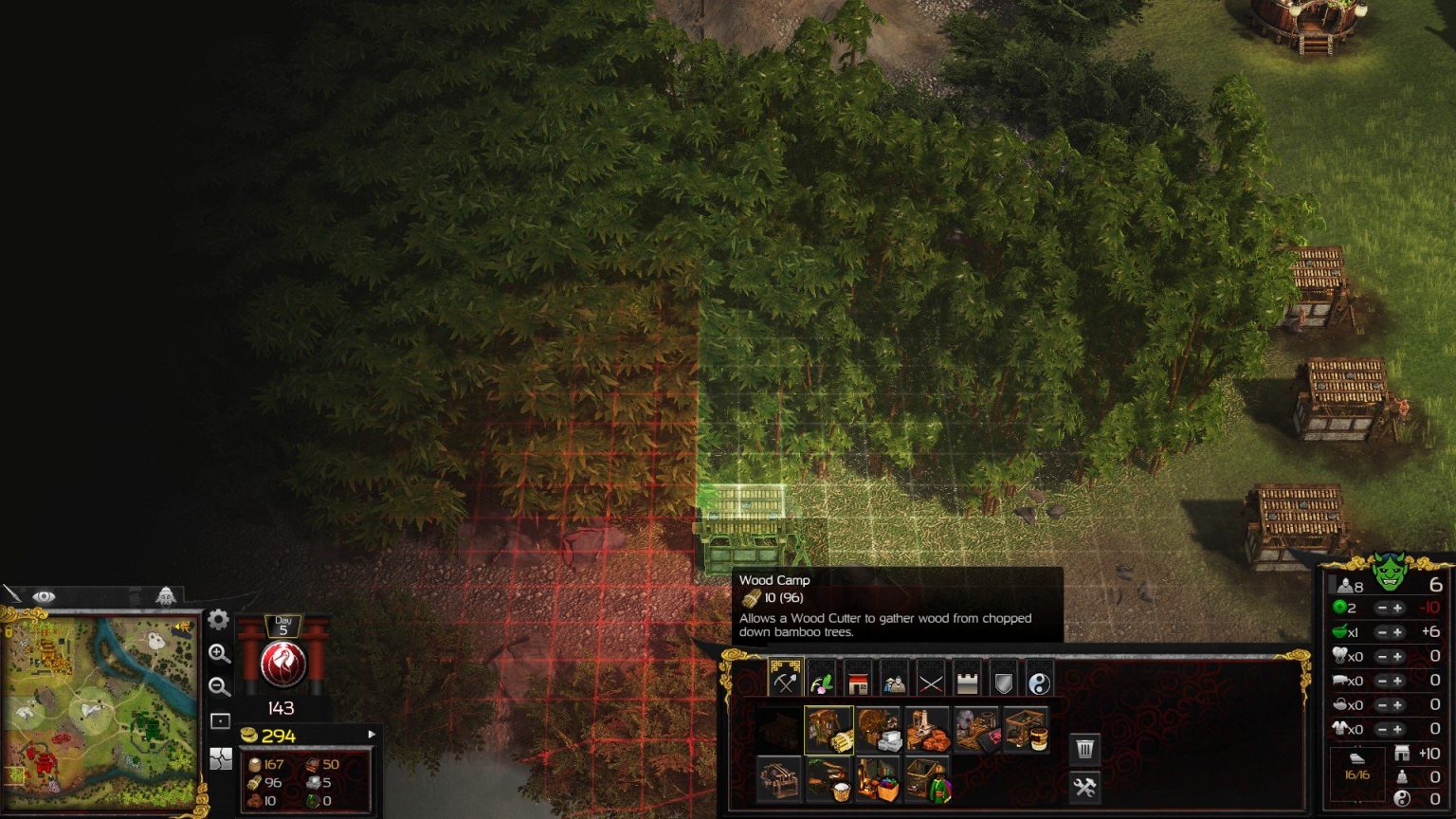
Task: Select the Wood Camp building icon
Action: click(x=829, y=732)
